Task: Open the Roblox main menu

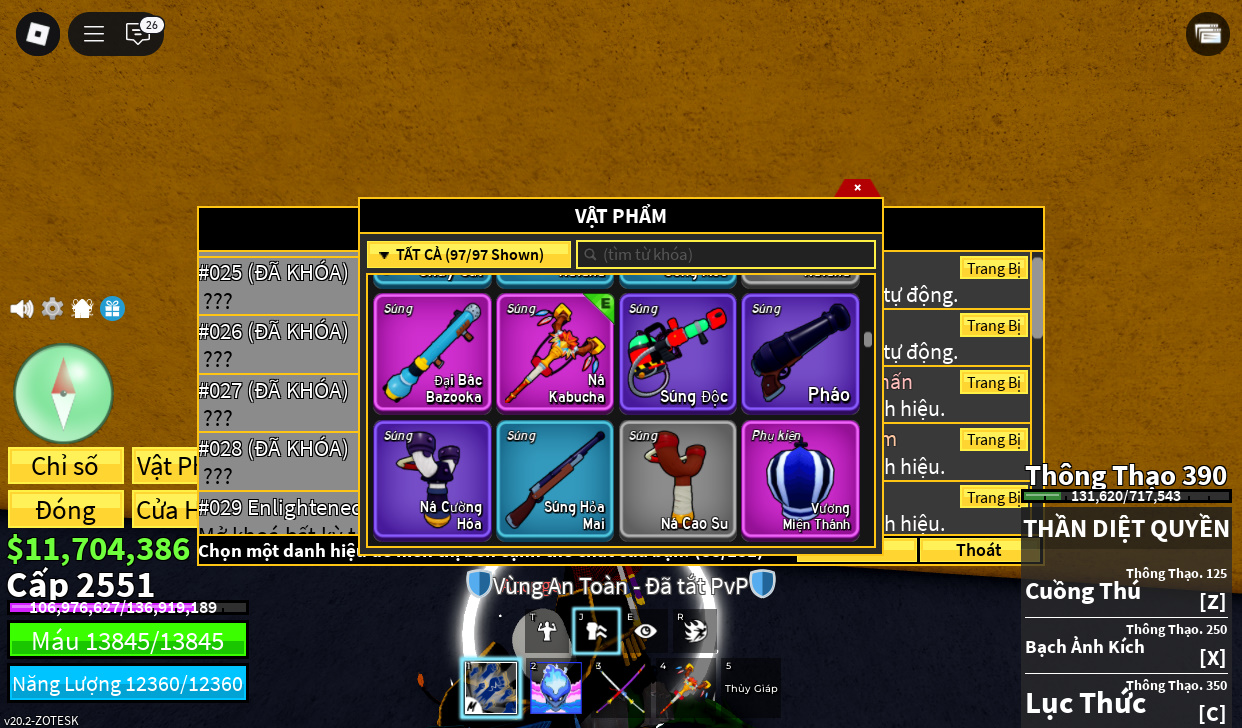Action: [x=38, y=34]
